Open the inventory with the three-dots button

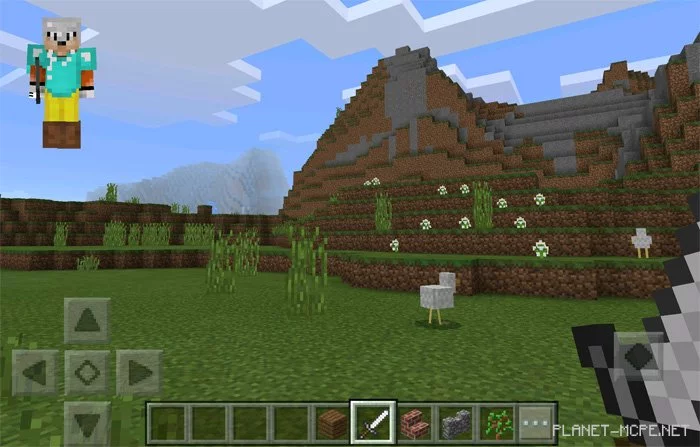coord(537,421)
